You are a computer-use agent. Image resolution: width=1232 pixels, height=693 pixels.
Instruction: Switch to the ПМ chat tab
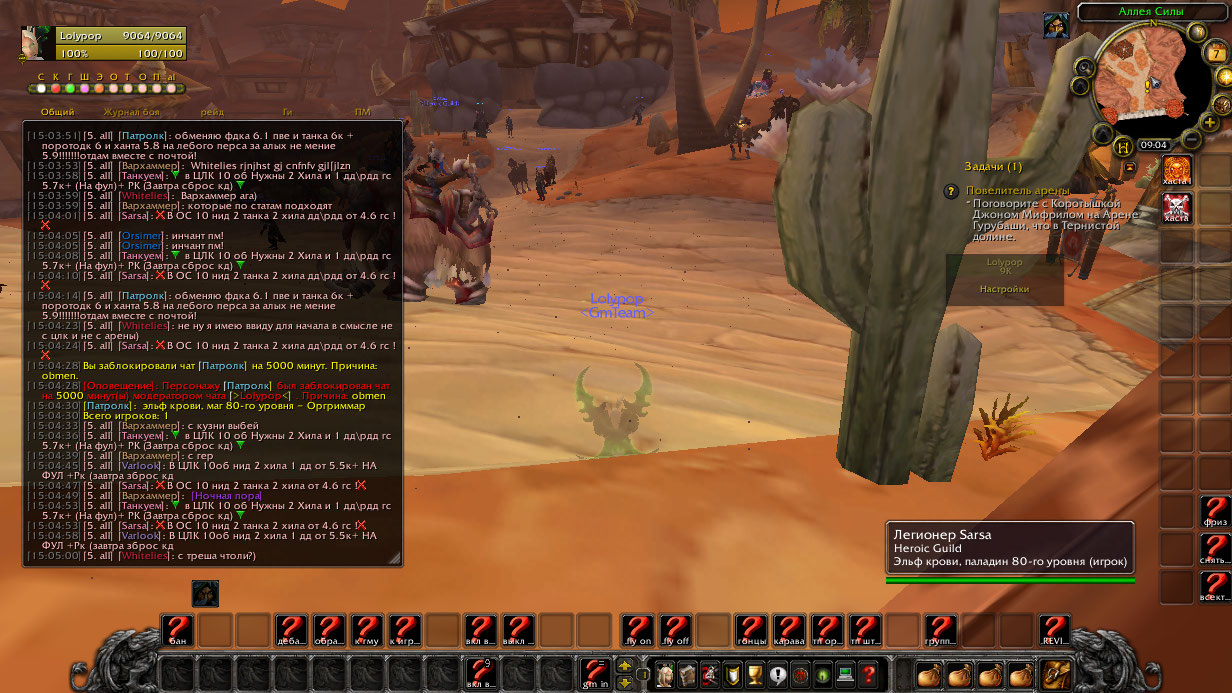click(x=362, y=113)
